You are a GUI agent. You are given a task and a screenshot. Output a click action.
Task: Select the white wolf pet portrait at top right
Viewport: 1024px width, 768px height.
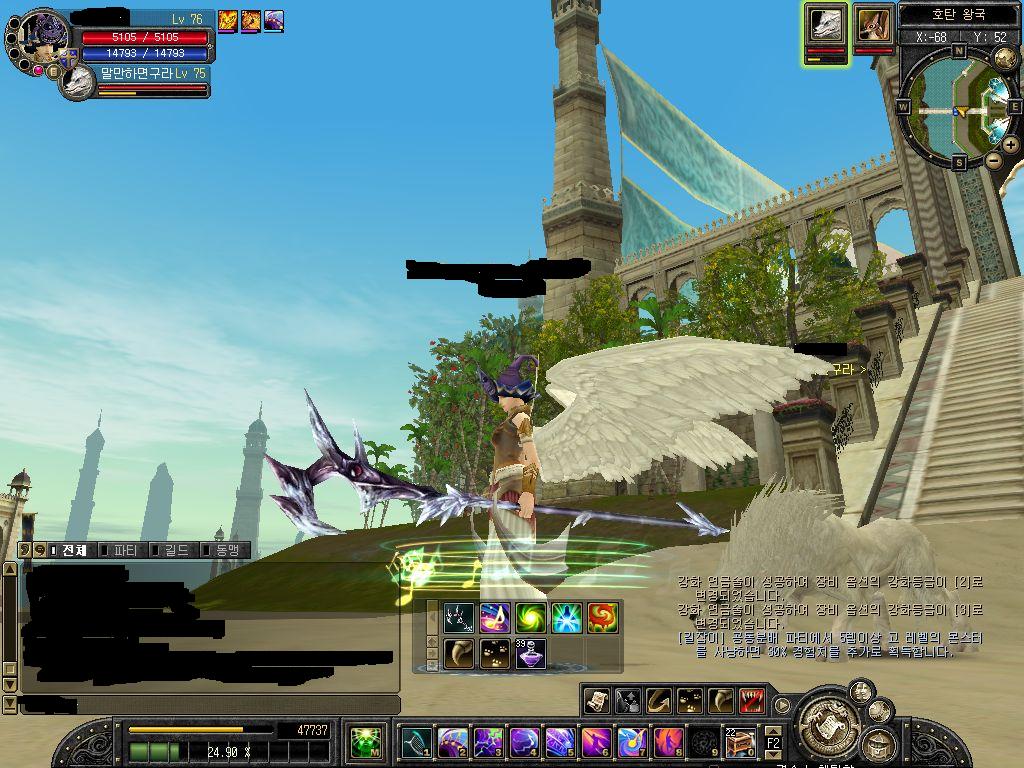[x=825, y=25]
